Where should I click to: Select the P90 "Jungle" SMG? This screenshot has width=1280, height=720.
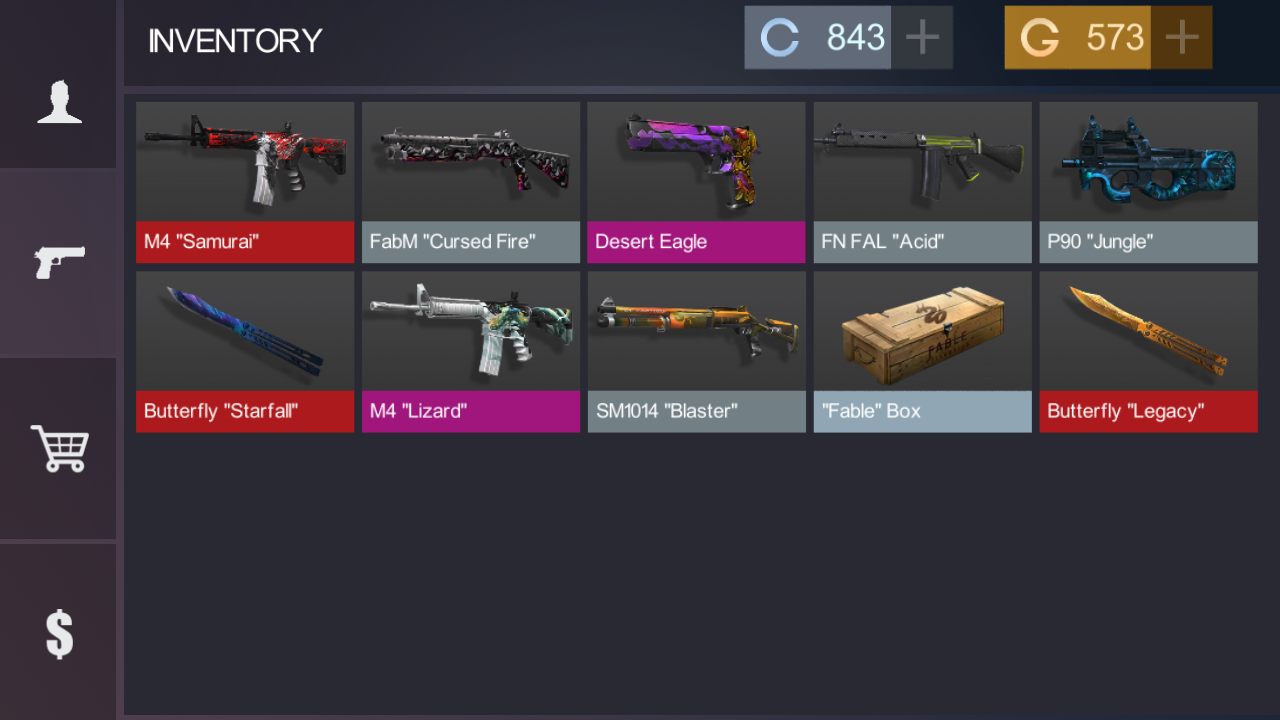1148,180
